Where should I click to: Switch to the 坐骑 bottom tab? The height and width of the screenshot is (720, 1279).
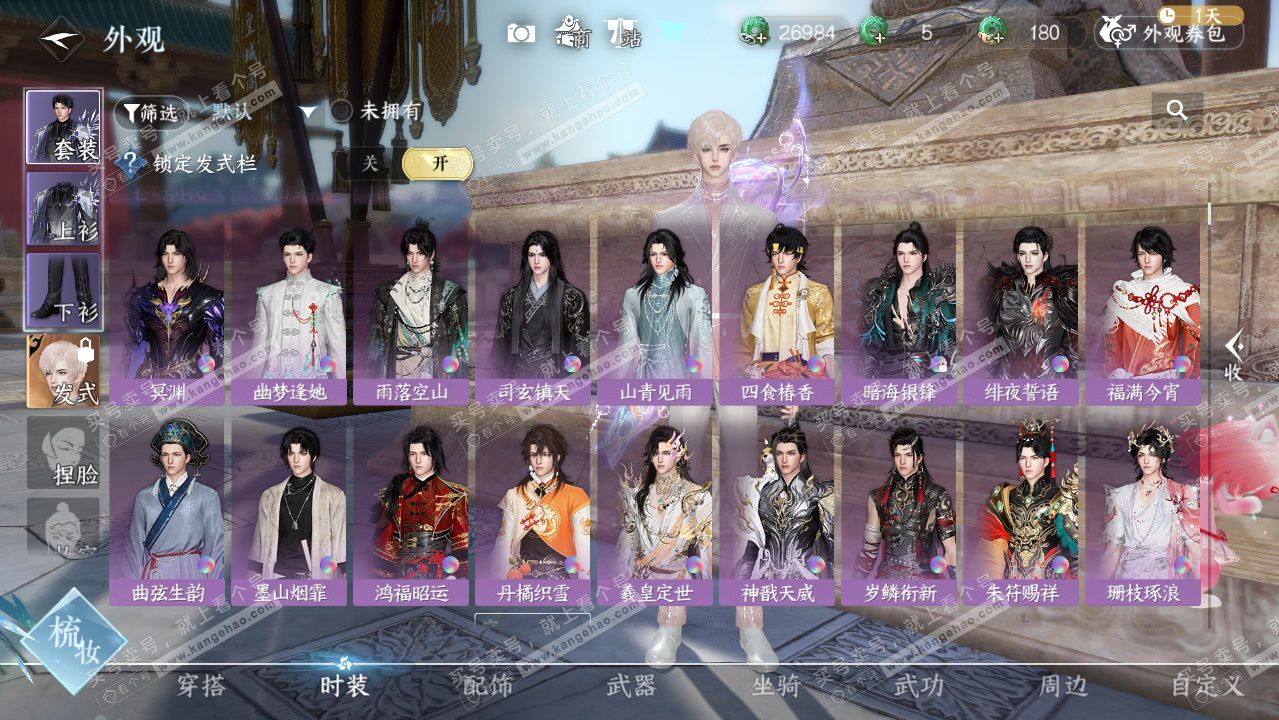(776, 686)
